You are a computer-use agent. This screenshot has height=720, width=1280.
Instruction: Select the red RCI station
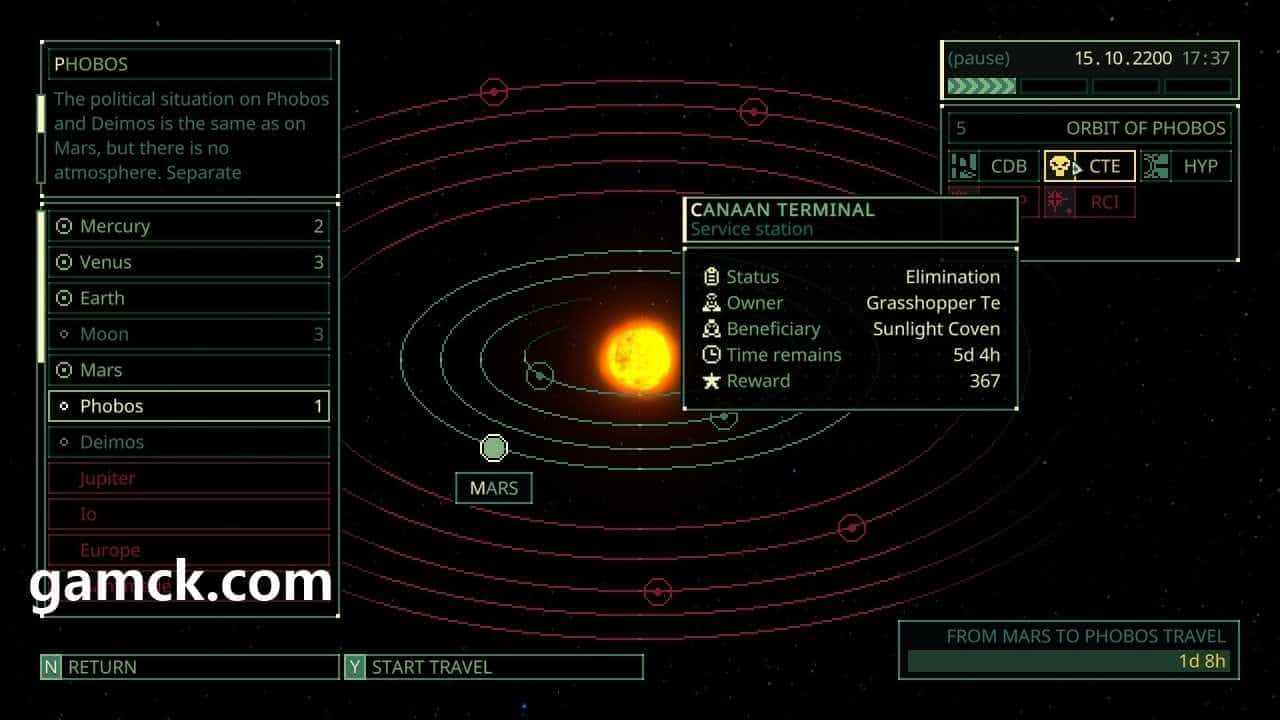[x=1090, y=202]
